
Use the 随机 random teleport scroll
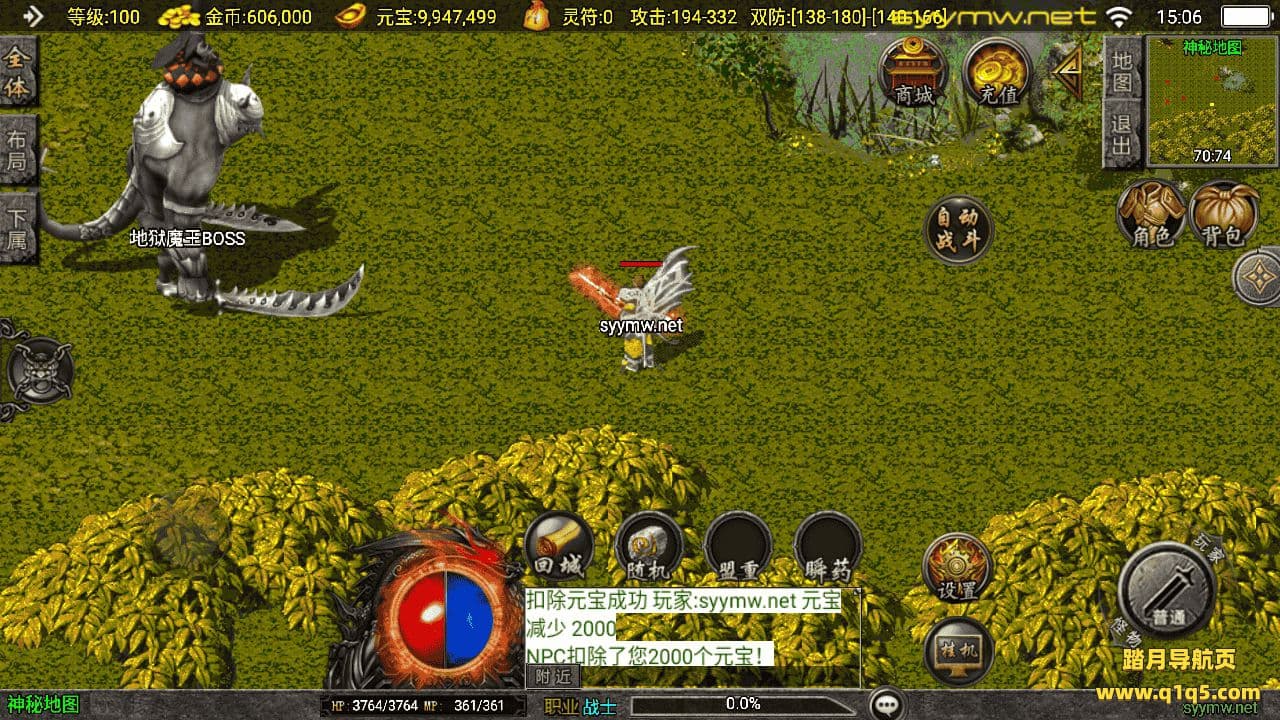(648, 547)
